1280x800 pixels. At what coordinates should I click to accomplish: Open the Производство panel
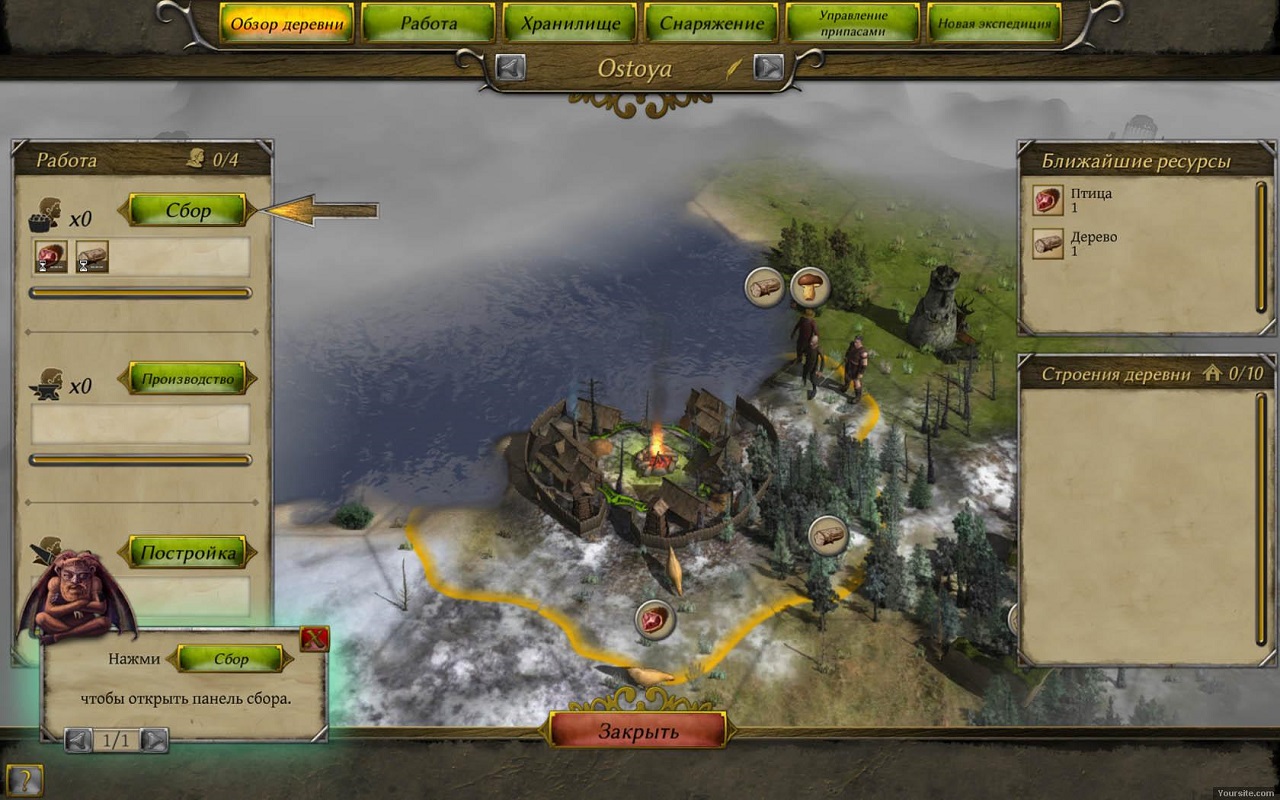click(x=187, y=378)
